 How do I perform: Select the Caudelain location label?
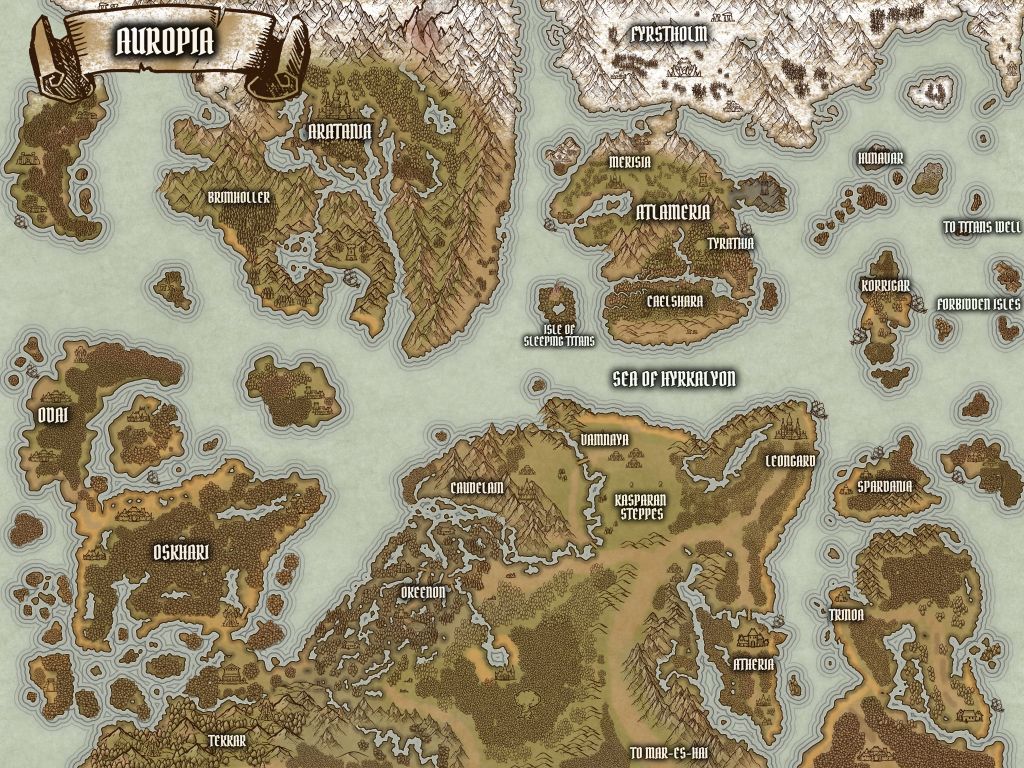[x=477, y=486]
